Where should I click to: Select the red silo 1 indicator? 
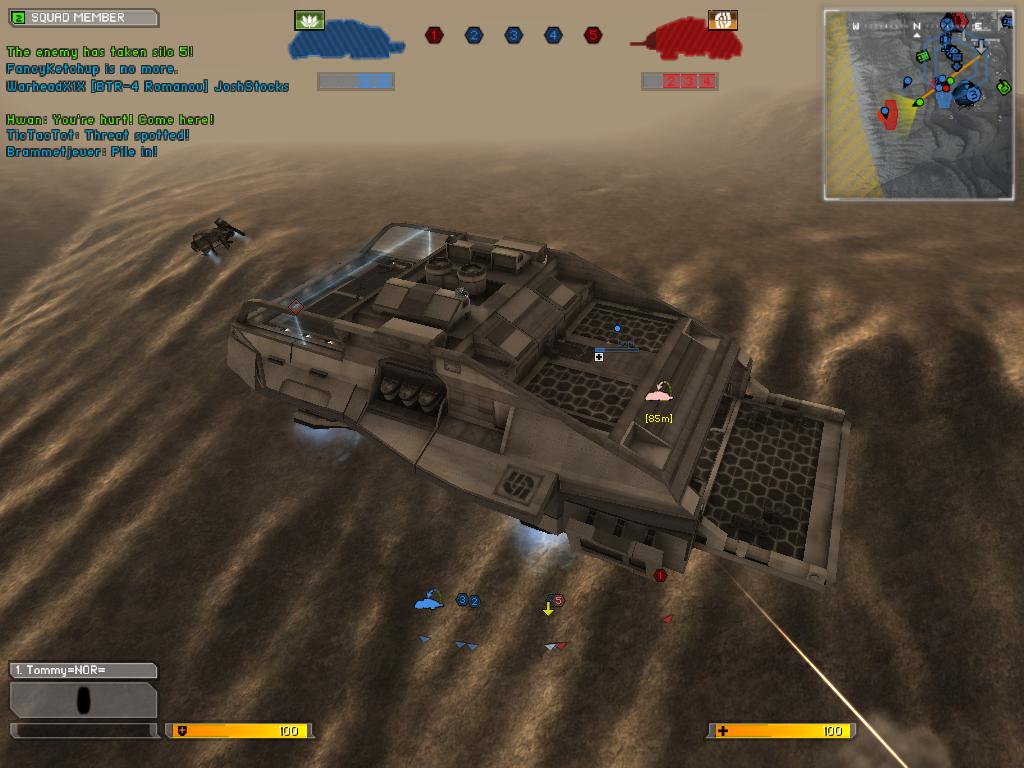click(434, 36)
